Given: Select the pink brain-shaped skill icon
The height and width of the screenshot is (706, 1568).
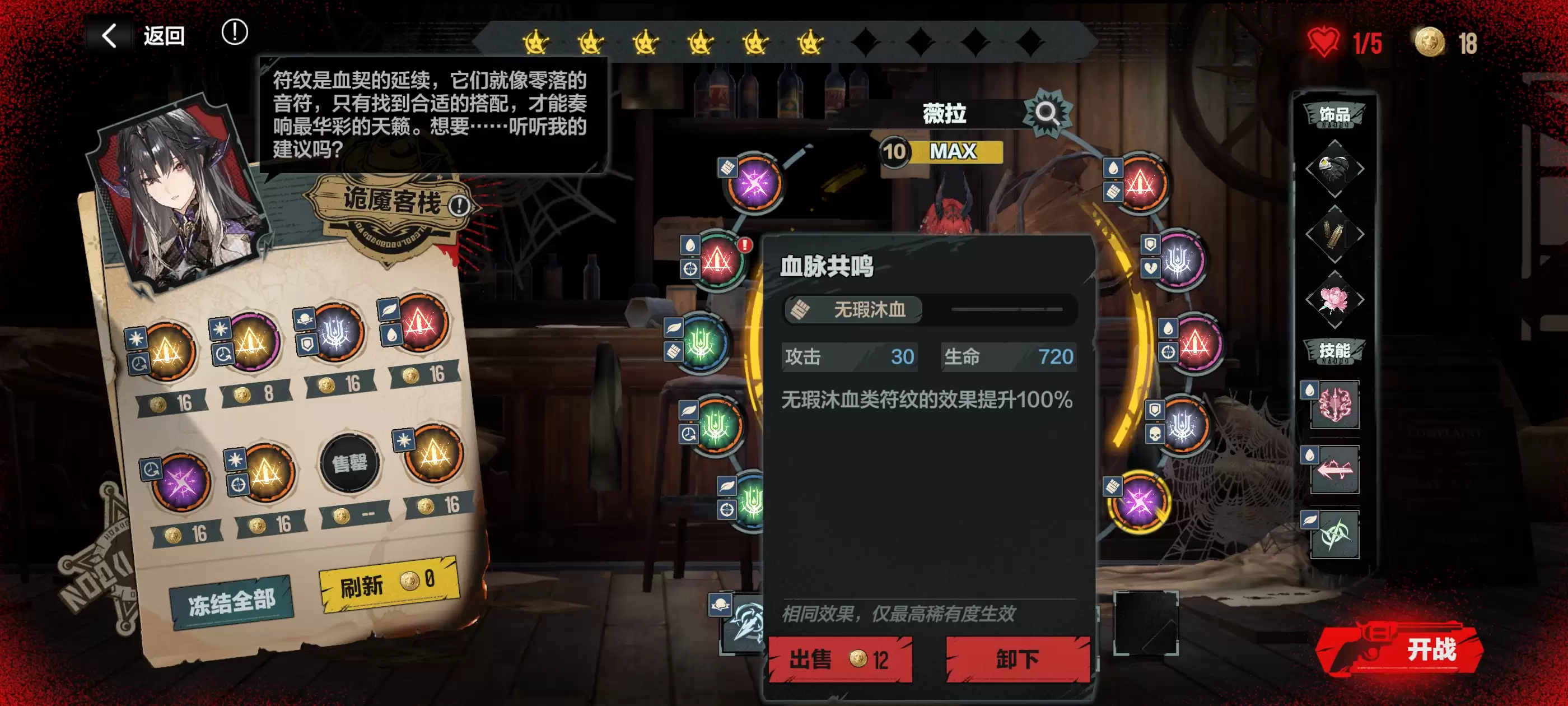Looking at the screenshot, I should pos(1334,405).
